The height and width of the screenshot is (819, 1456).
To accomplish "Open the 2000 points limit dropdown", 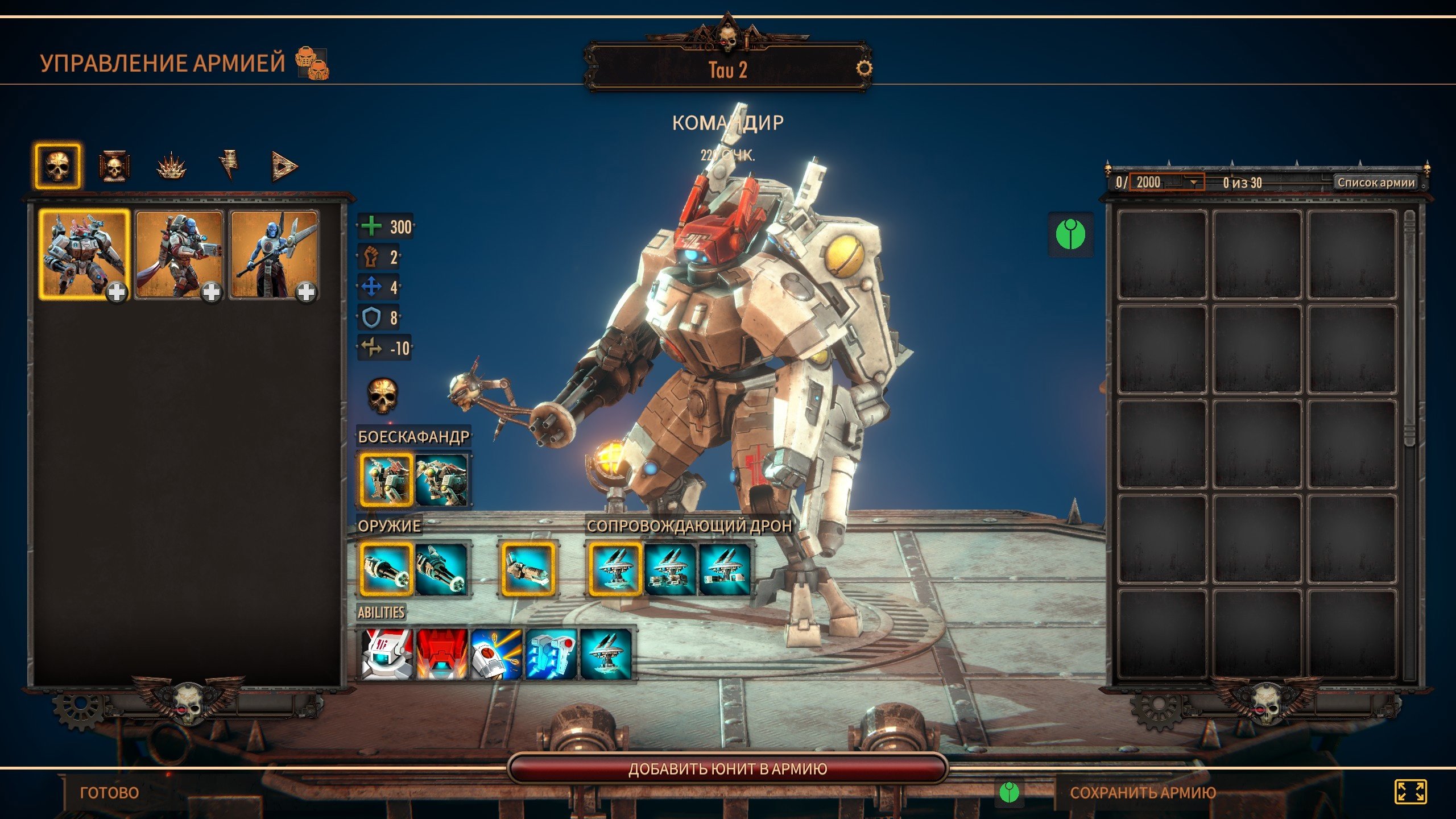I will pyautogui.click(x=1193, y=183).
